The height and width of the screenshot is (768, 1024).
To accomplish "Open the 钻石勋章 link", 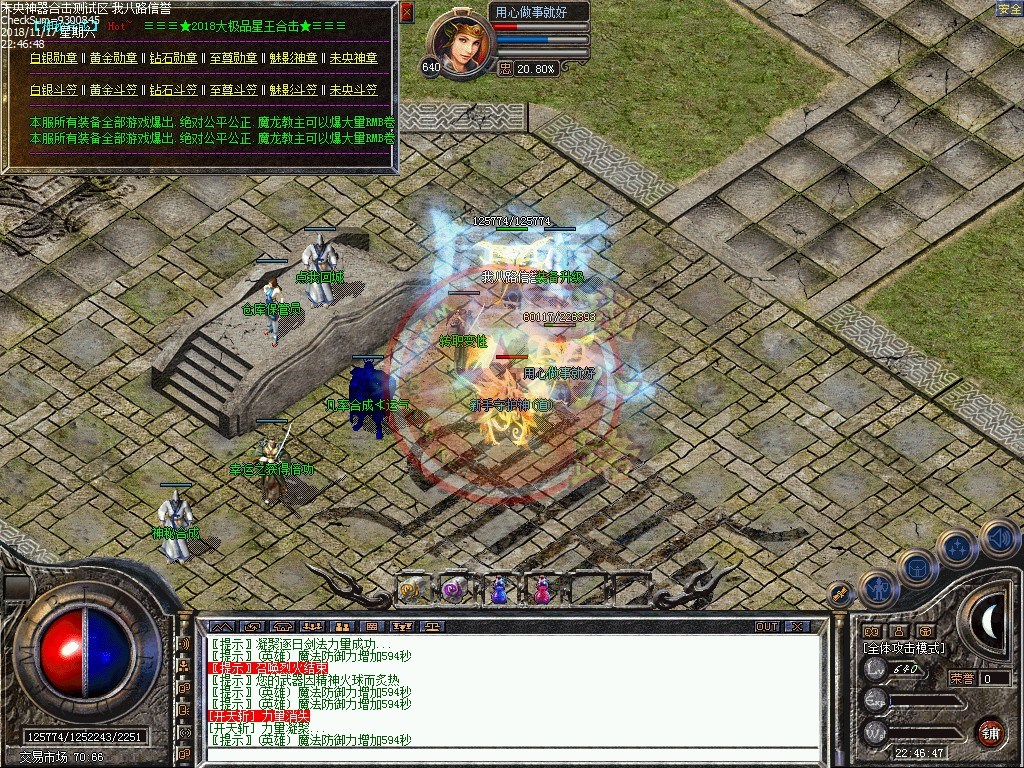I will point(173,59).
